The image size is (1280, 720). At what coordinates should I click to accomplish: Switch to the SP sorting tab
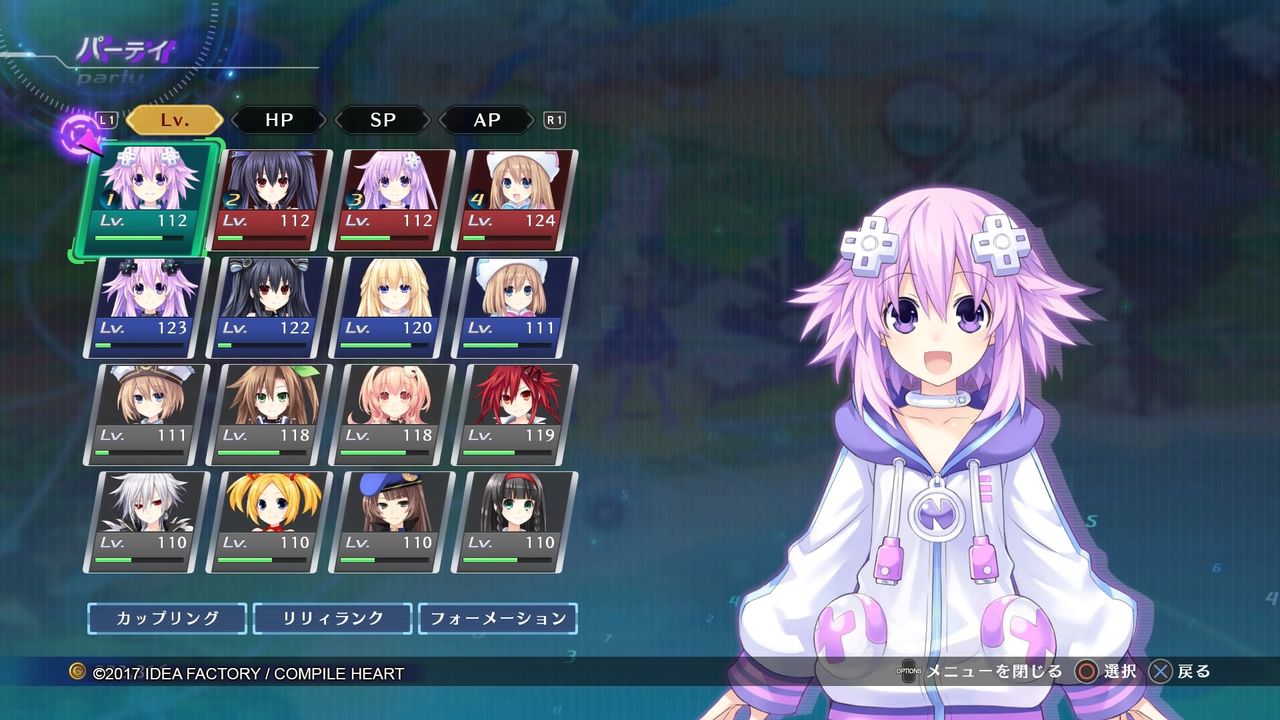383,120
